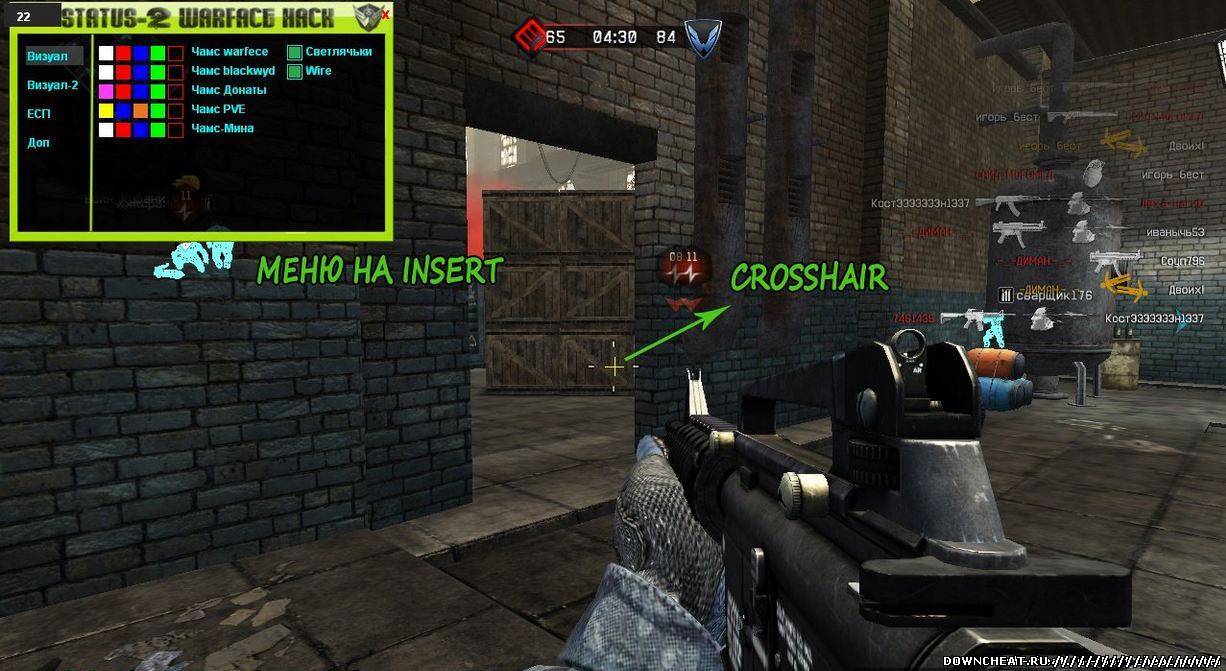Select the orange swatch for Чамс PVE
Image resolution: width=1226 pixels, height=671 pixels.
click(x=141, y=110)
